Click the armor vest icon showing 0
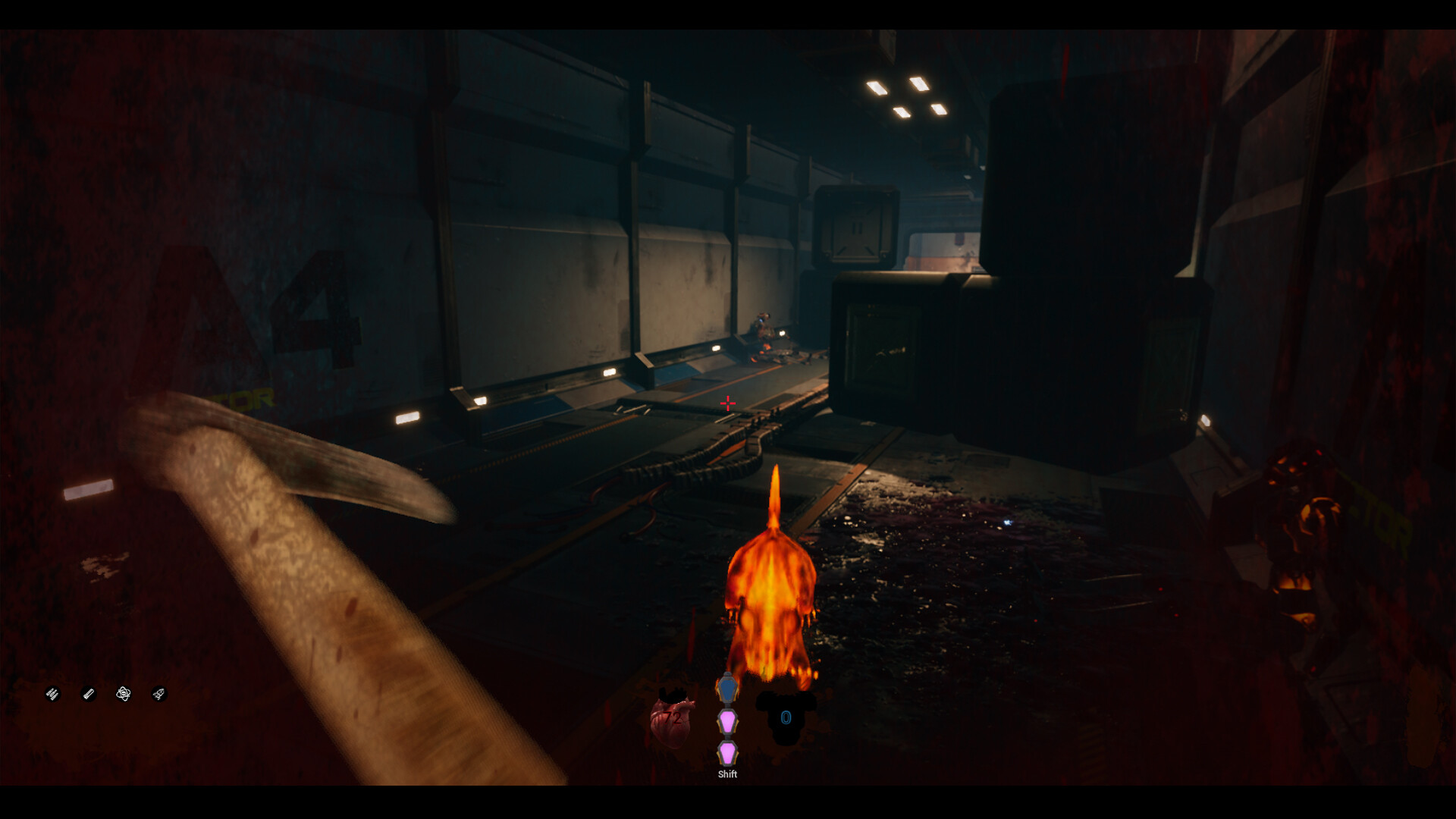The image size is (1456, 819). coord(786,717)
